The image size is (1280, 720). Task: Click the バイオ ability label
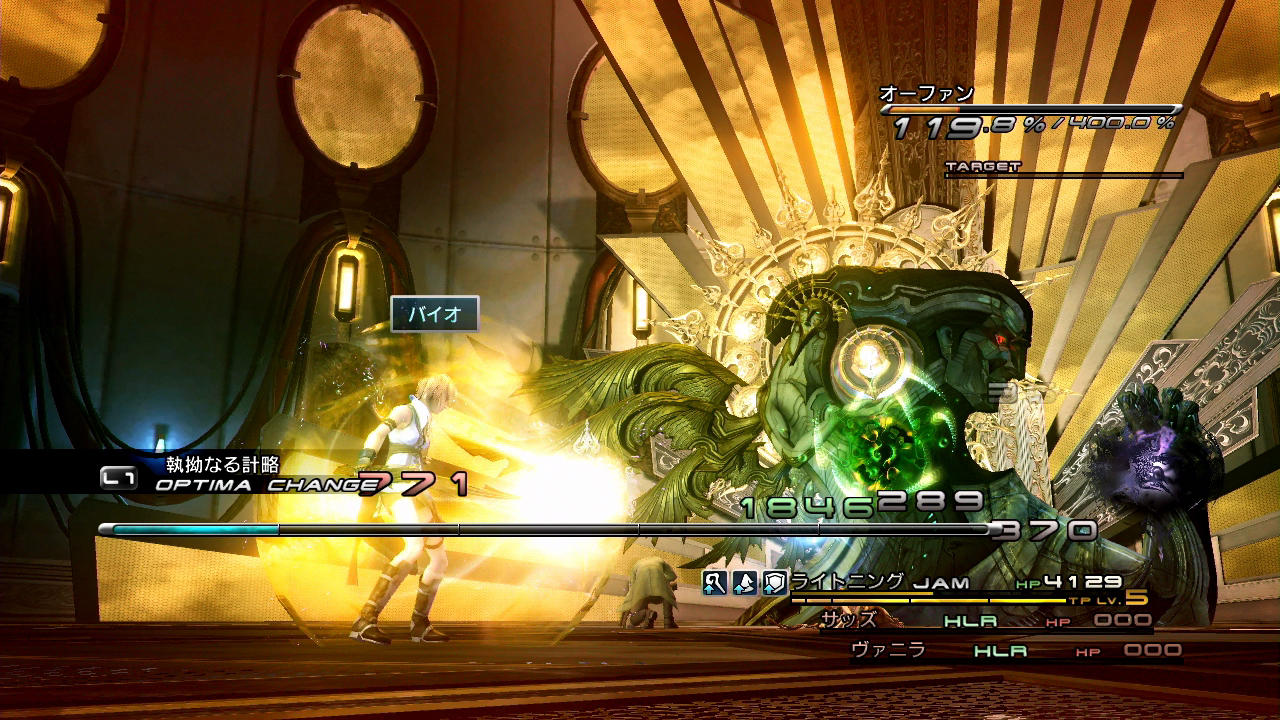click(435, 314)
